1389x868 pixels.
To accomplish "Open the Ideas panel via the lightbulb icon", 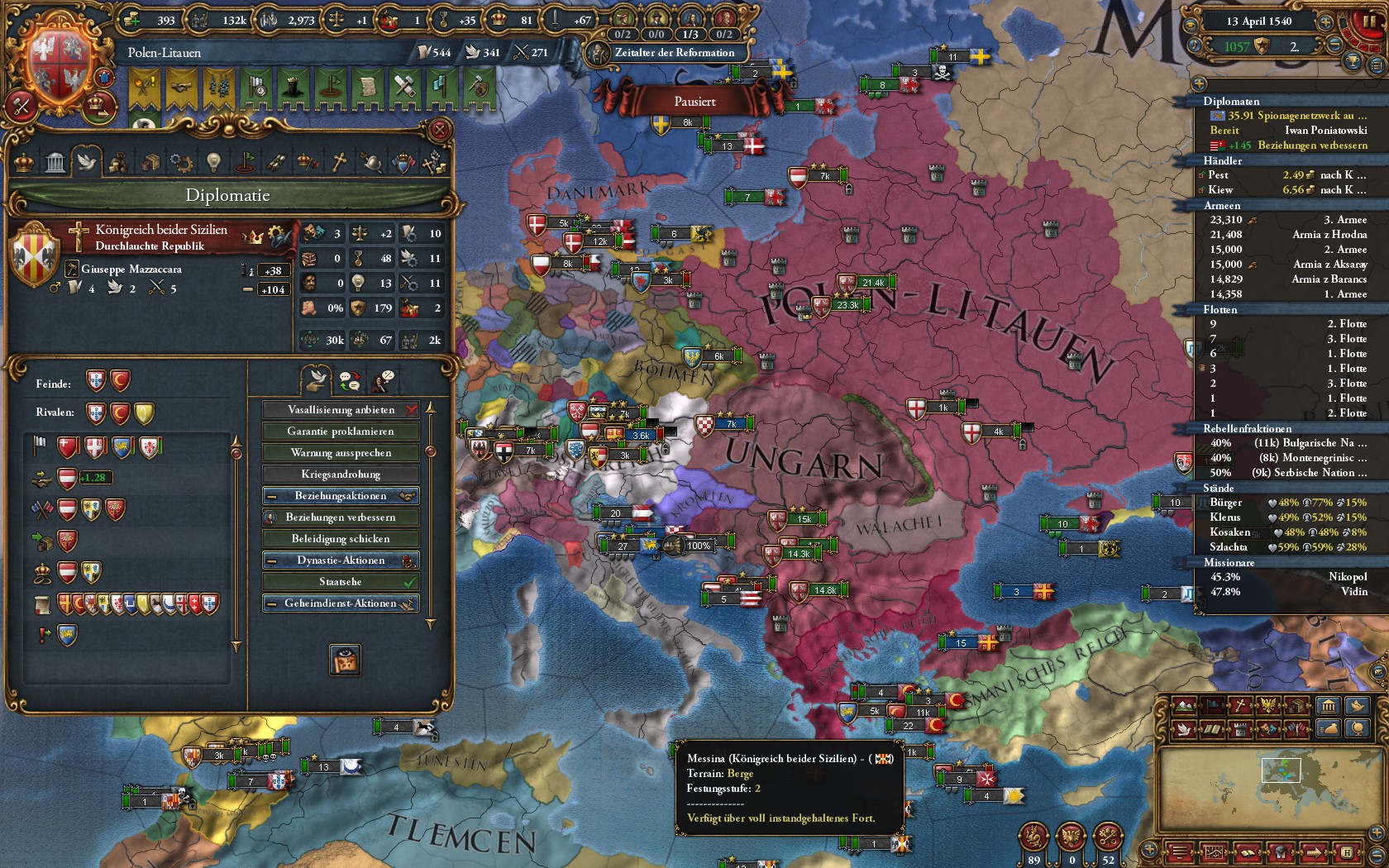I will coord(213,161).
